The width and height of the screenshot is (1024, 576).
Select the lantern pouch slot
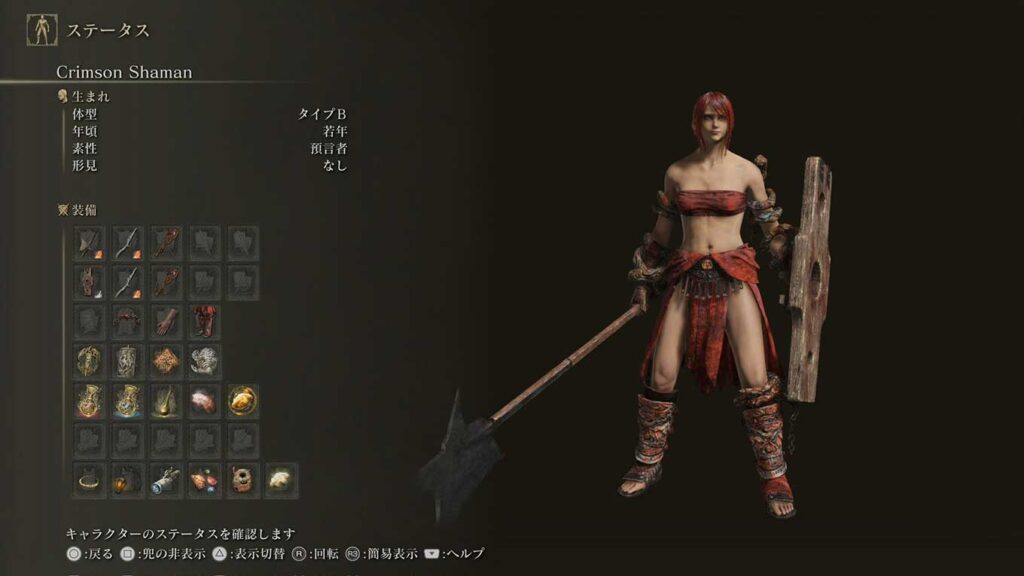tap(127, 480)
